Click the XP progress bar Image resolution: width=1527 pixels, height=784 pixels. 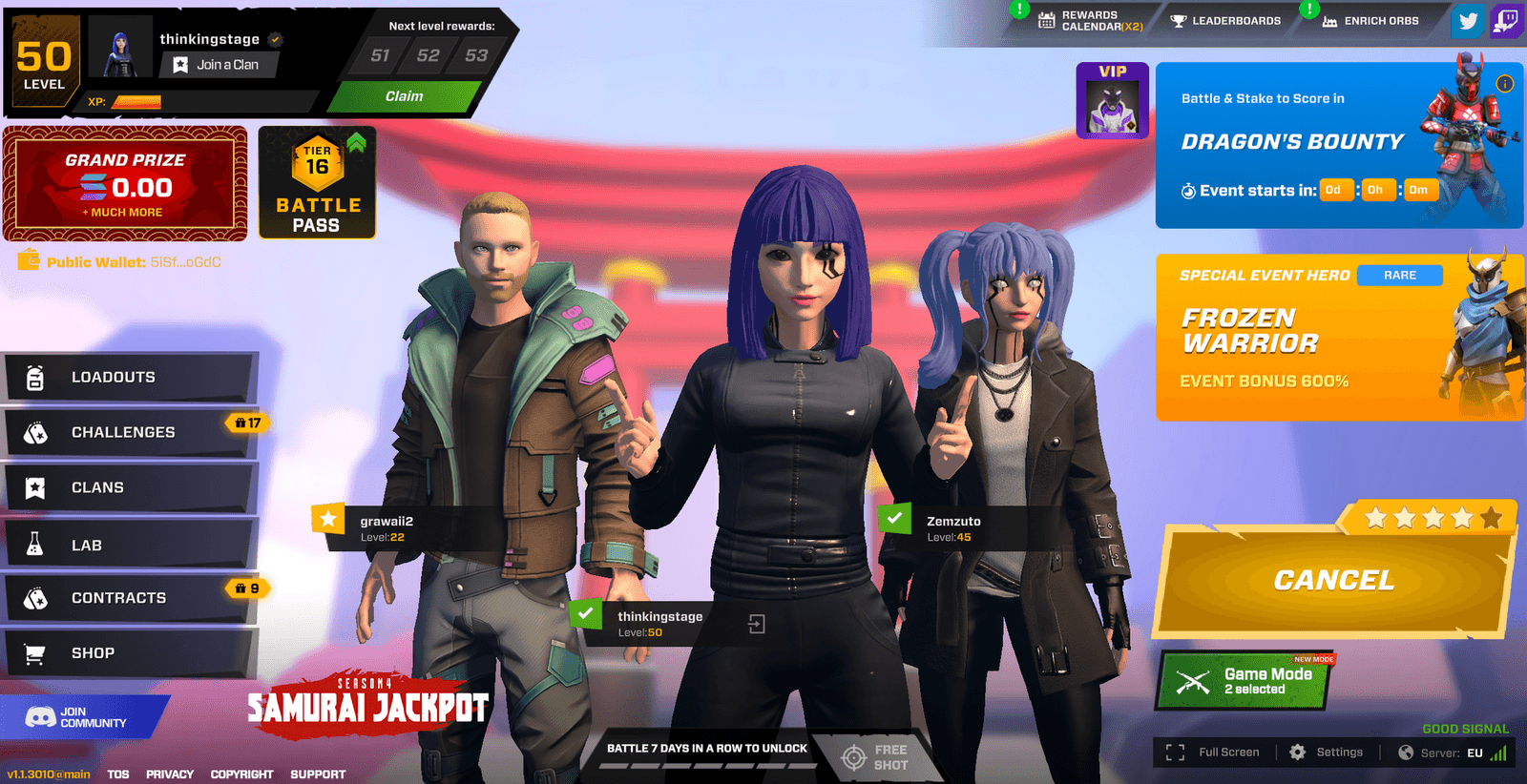[138, 100]
